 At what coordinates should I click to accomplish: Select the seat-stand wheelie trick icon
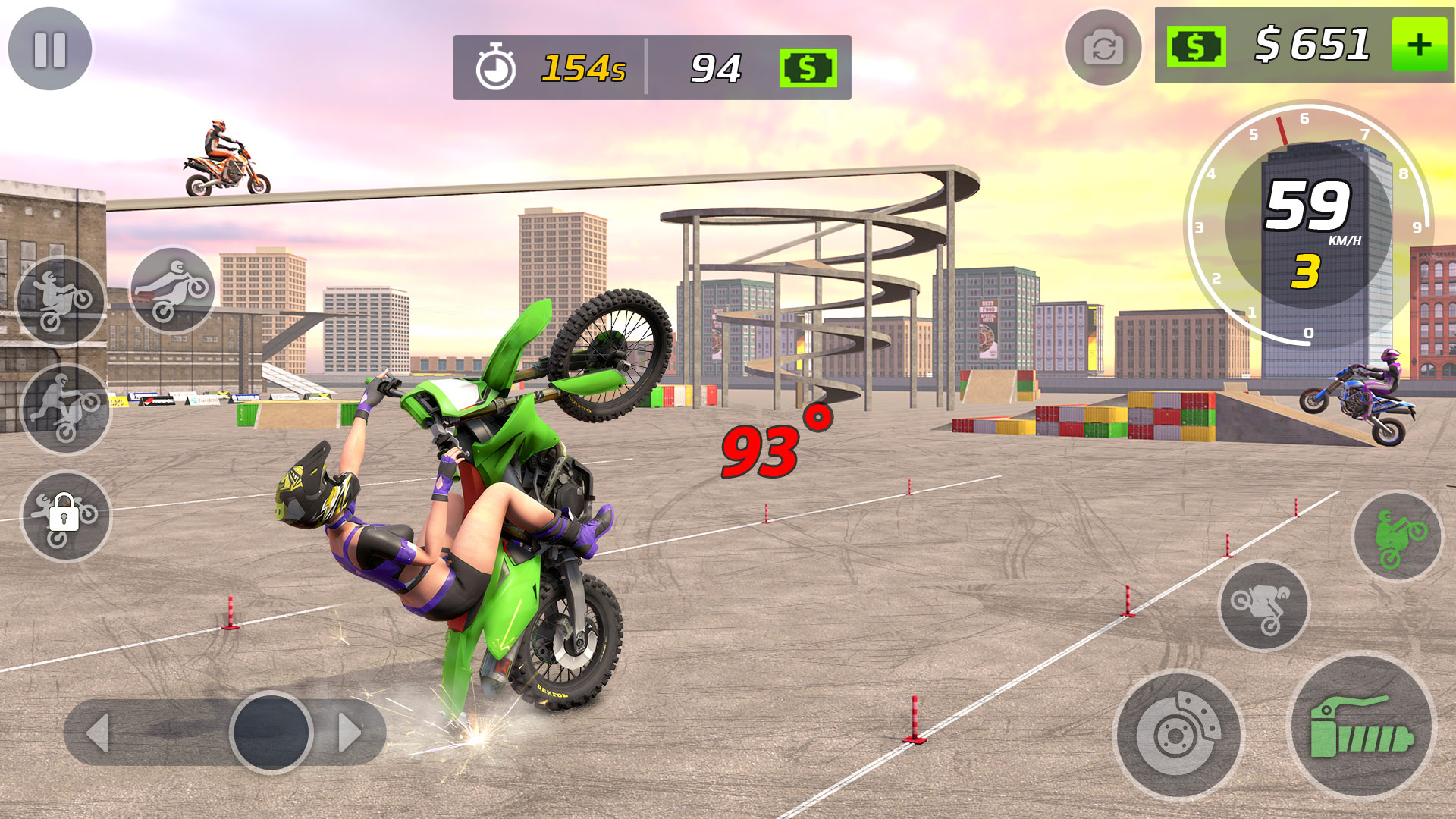tap(61, 301)
